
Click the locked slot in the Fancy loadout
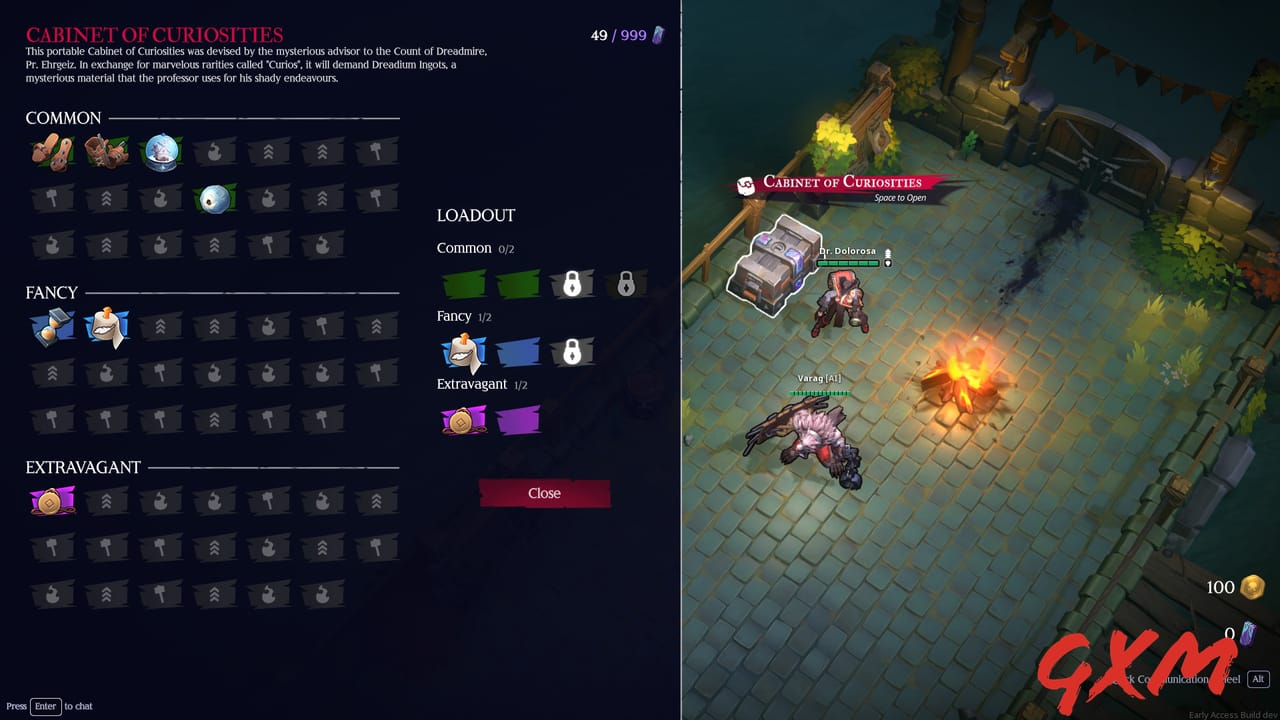[x=573, y=353]
